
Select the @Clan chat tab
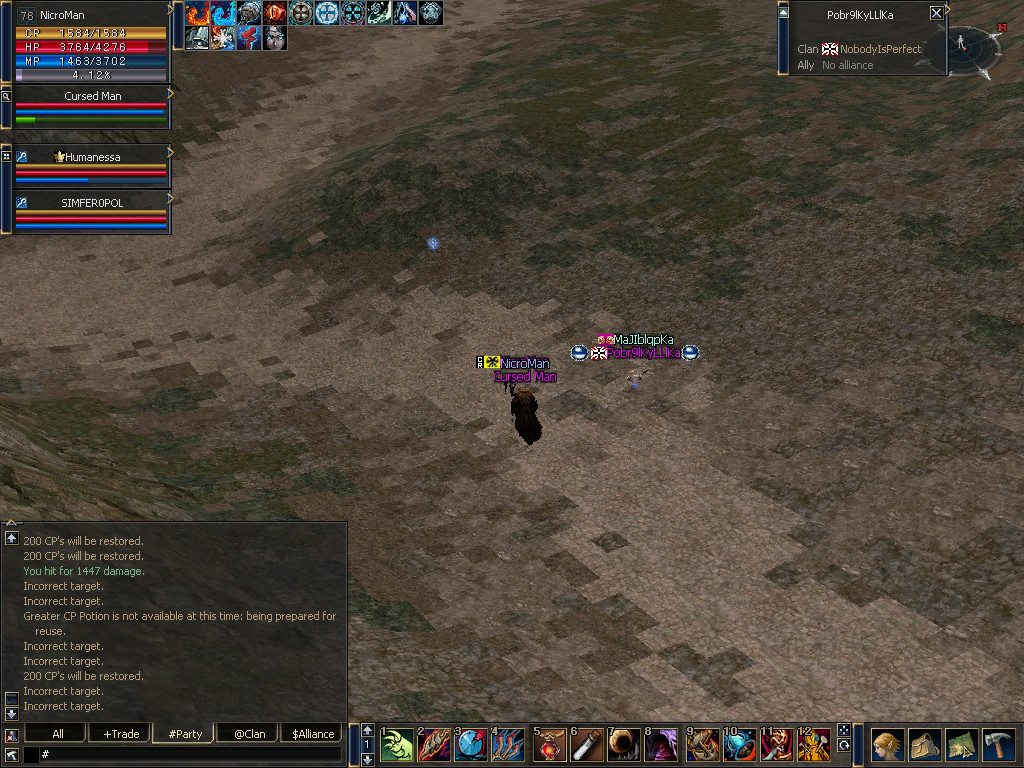click(249, 733)
